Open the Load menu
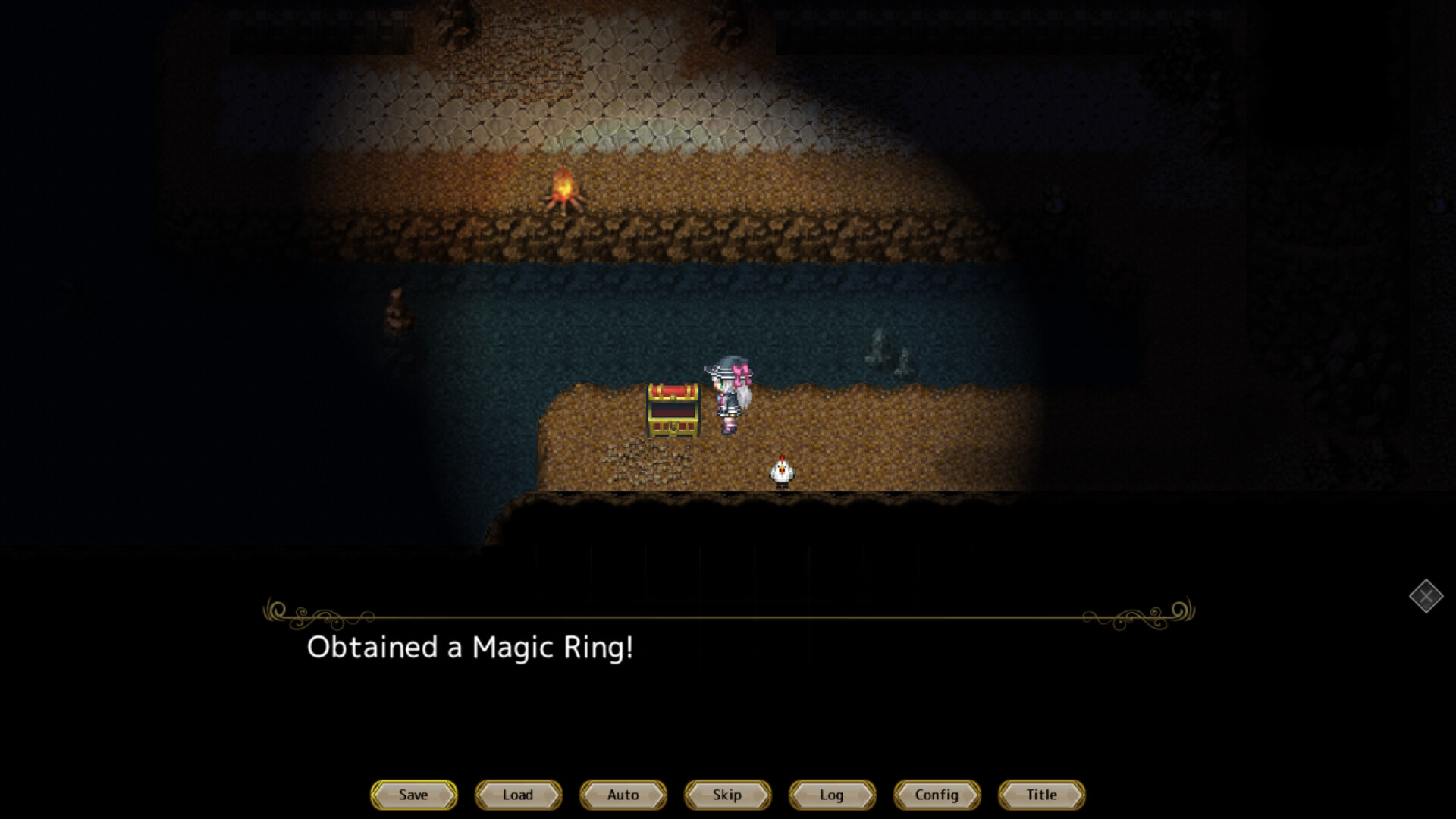Image resolution: width=1456 pixels, height=819 pixels. pyautogui.click(x=517, y=795)
